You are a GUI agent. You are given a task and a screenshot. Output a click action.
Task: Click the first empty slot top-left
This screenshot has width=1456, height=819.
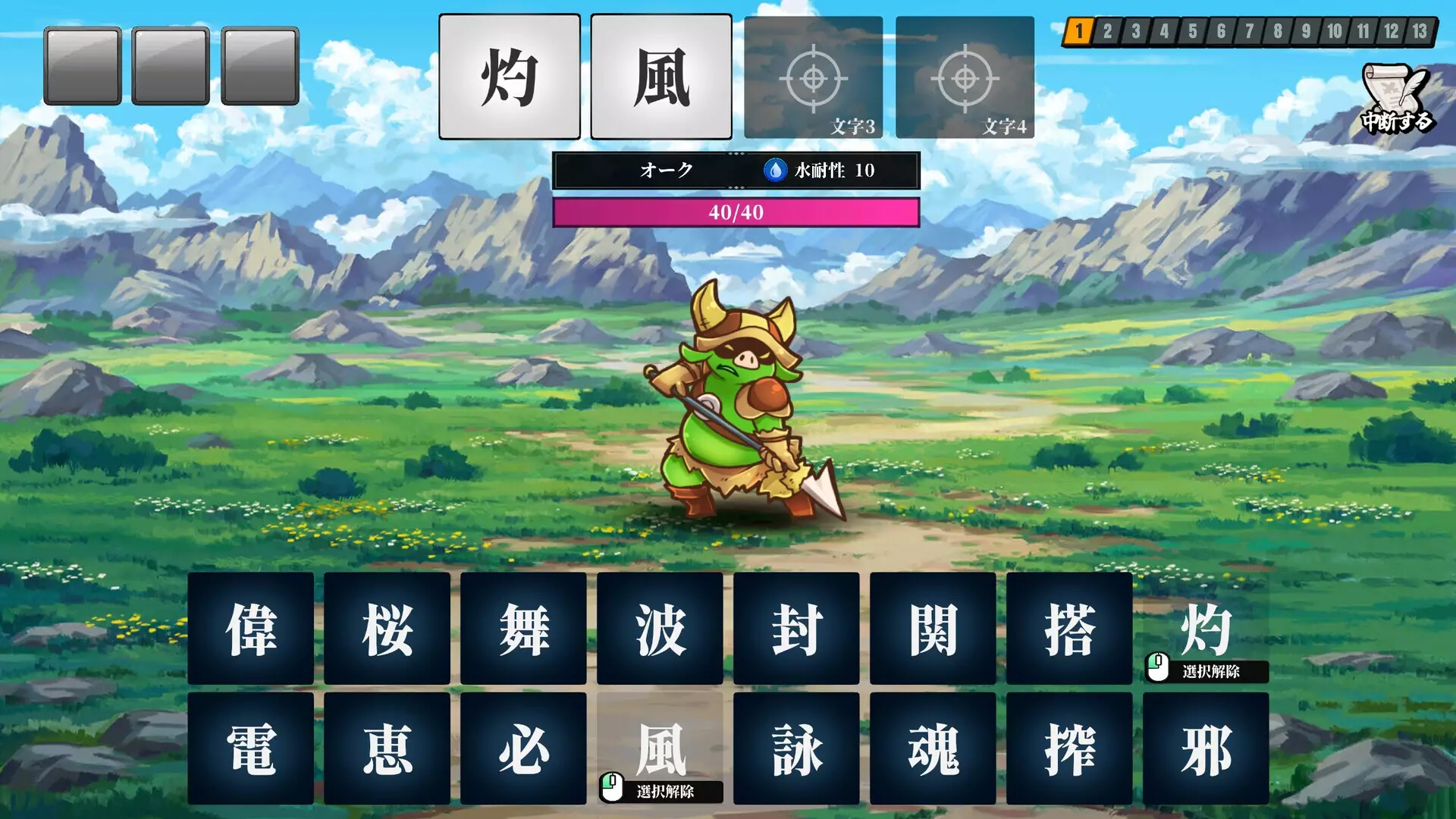(x=83, y=64)
